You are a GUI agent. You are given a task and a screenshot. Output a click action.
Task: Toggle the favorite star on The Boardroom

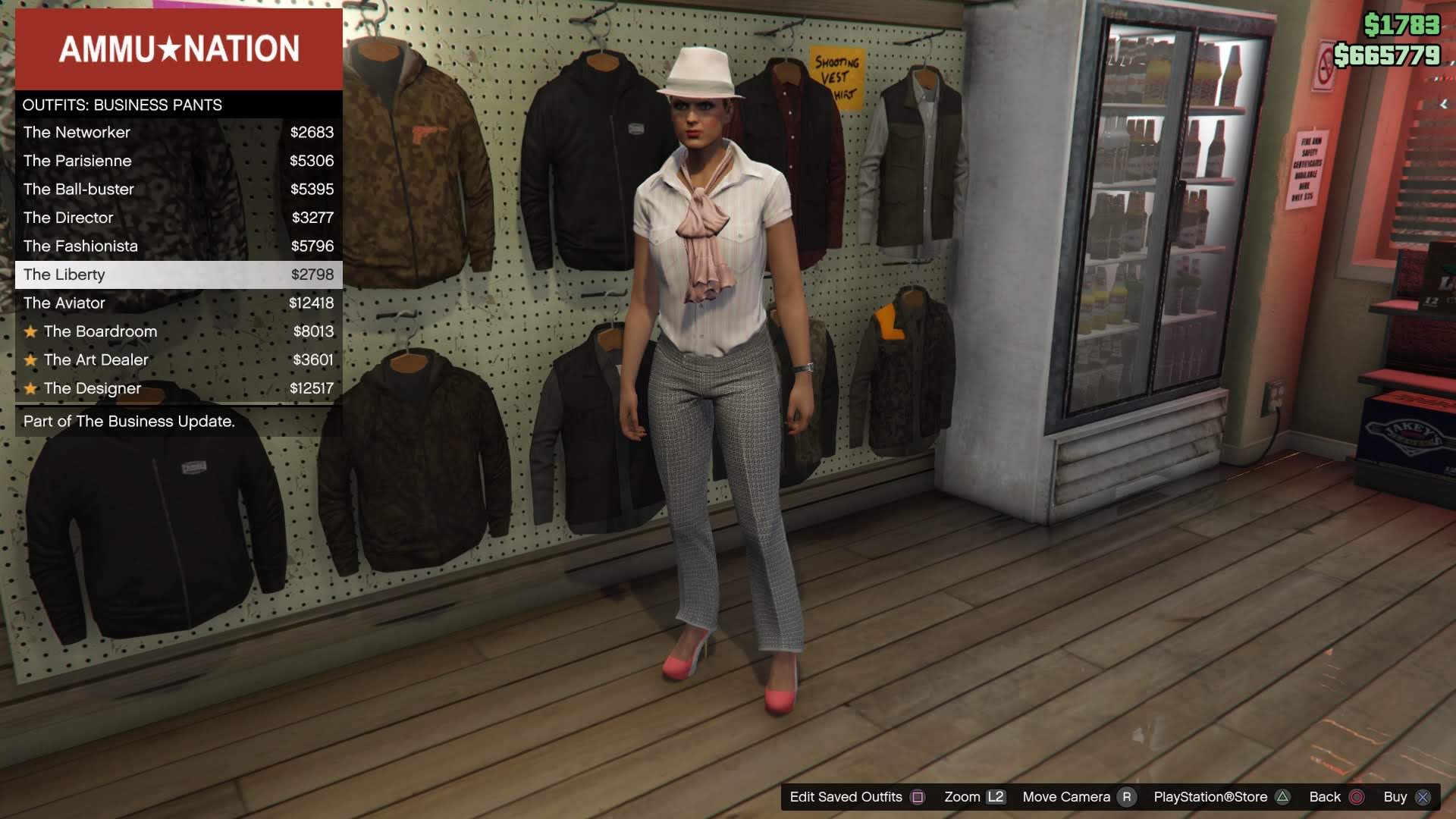point(30,331)
